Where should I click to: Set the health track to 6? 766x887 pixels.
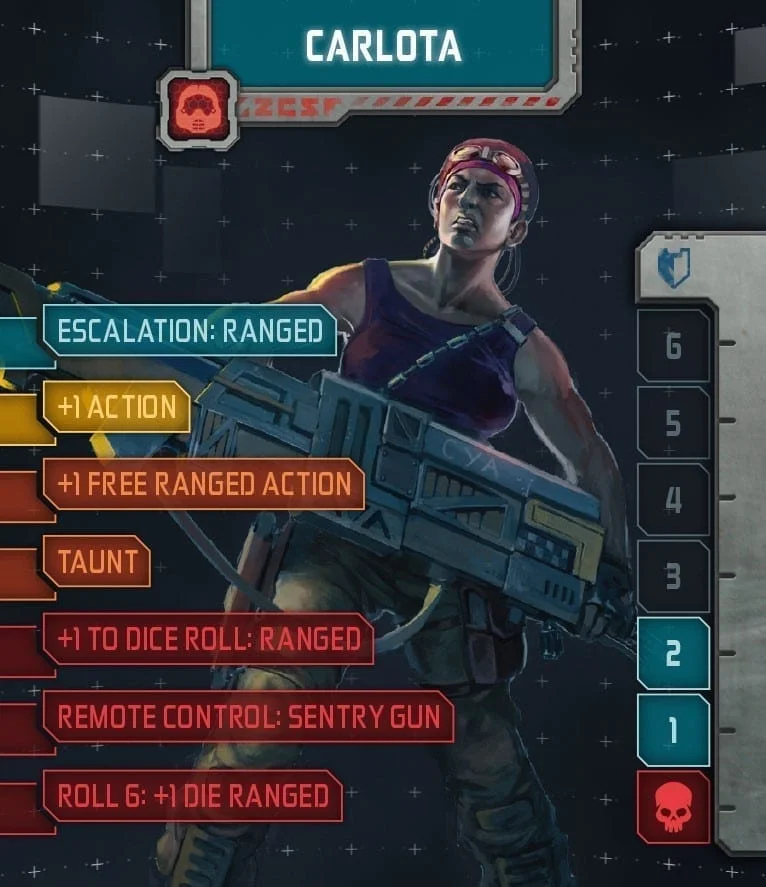click(x=673, y=346)
